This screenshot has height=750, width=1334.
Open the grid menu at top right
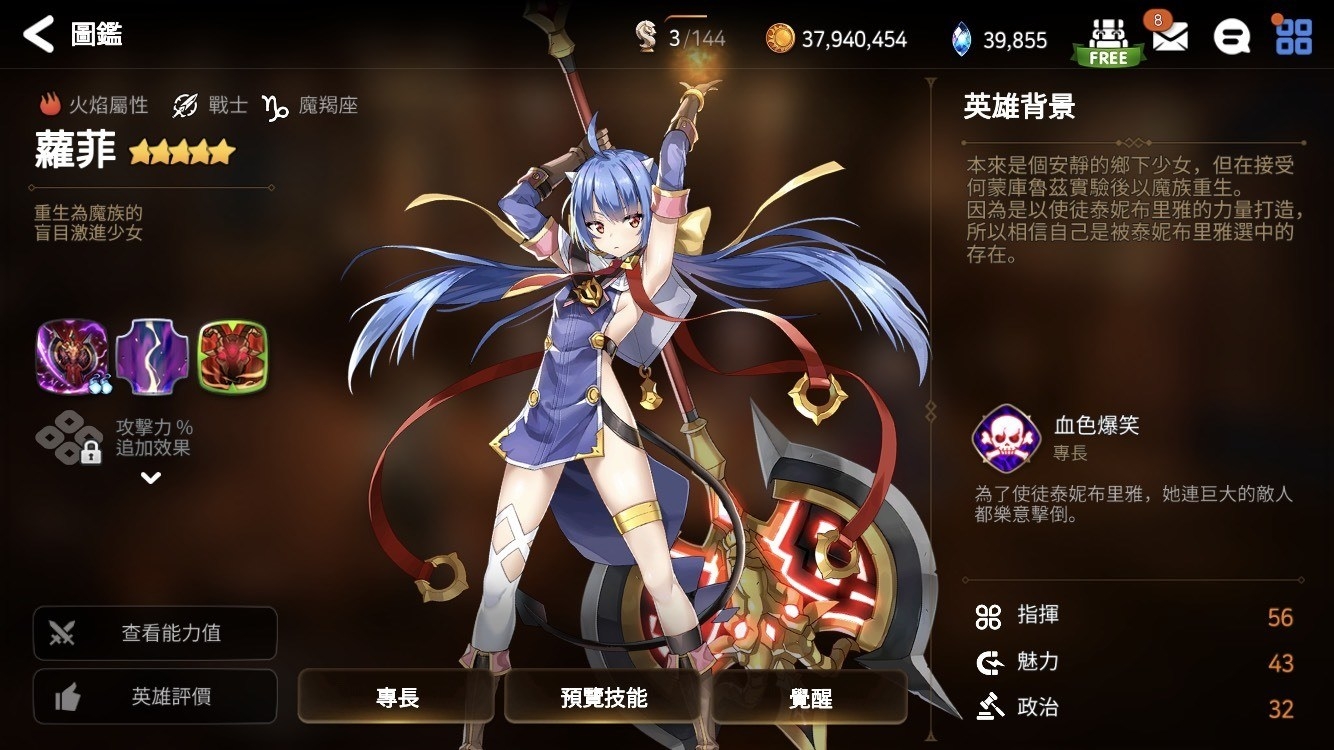click(x=1295, y=36)
